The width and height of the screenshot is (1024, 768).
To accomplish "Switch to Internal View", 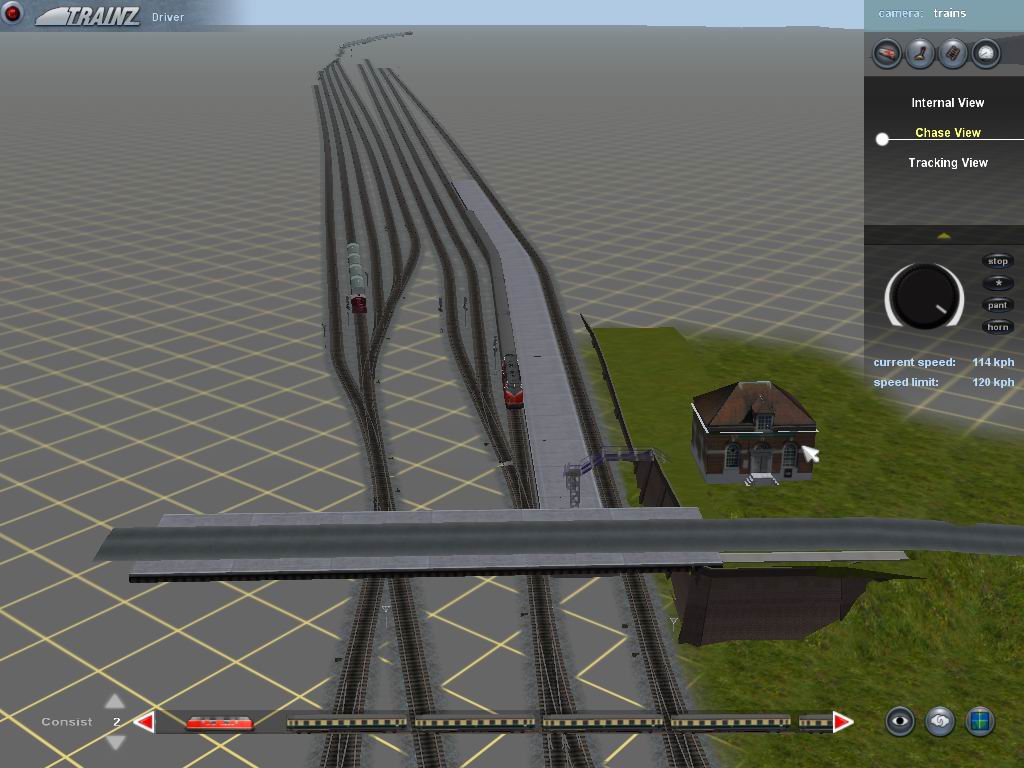I will click(x=947, y=103).
